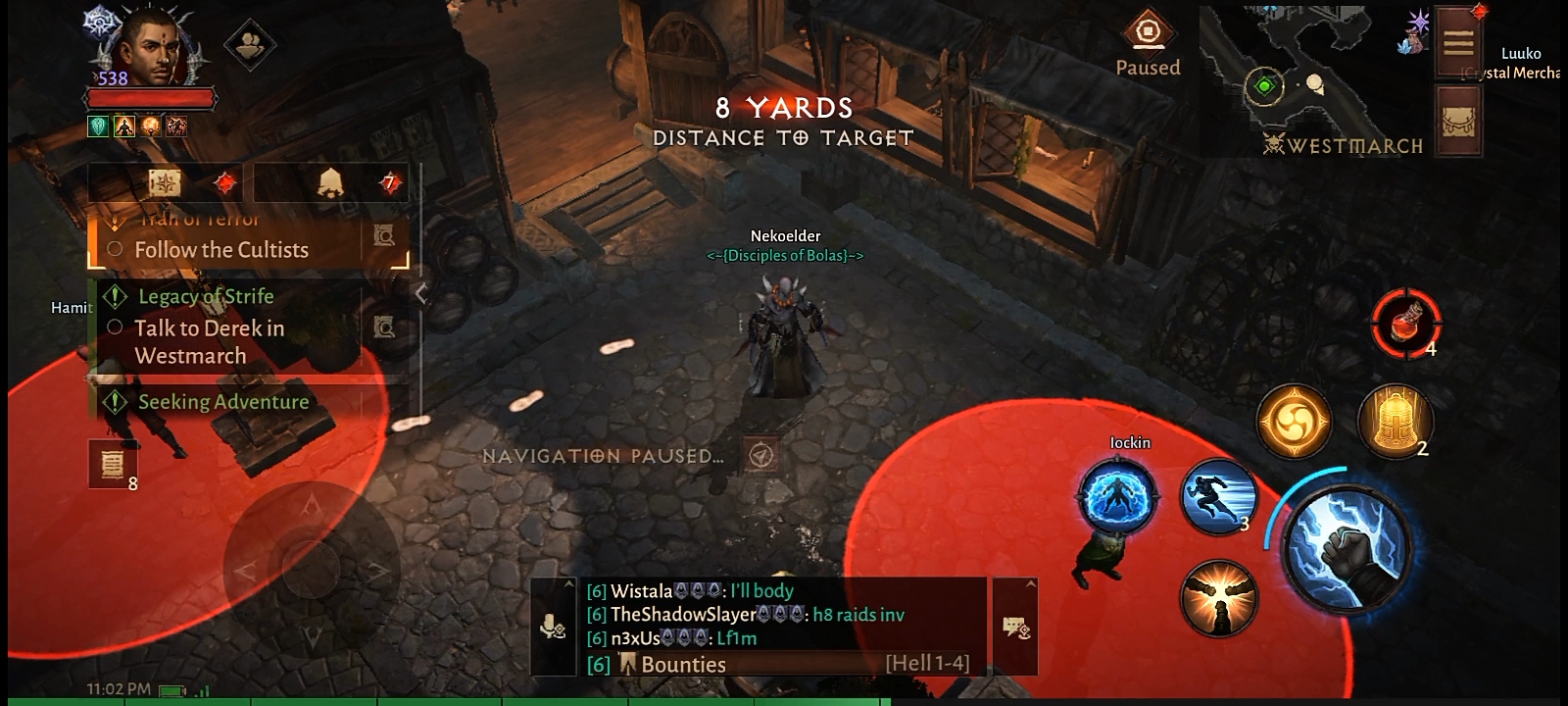The height and width of the screenshot is (706, 1568).
Task: Collapse the quest tracker panel arrow
Action: tap(421, 293)
